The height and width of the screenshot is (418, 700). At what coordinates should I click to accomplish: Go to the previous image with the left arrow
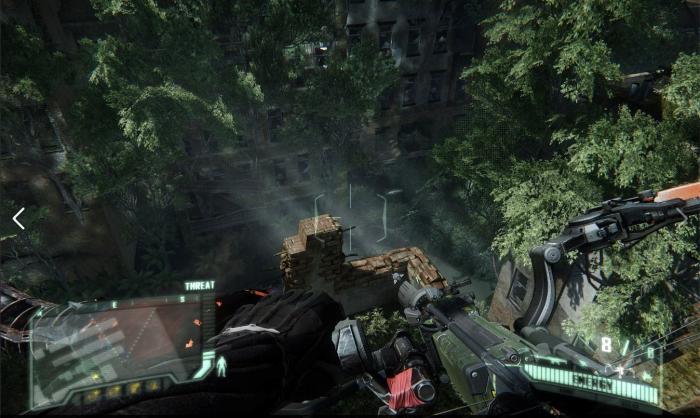pyautogui.click(x=18, y=218)
